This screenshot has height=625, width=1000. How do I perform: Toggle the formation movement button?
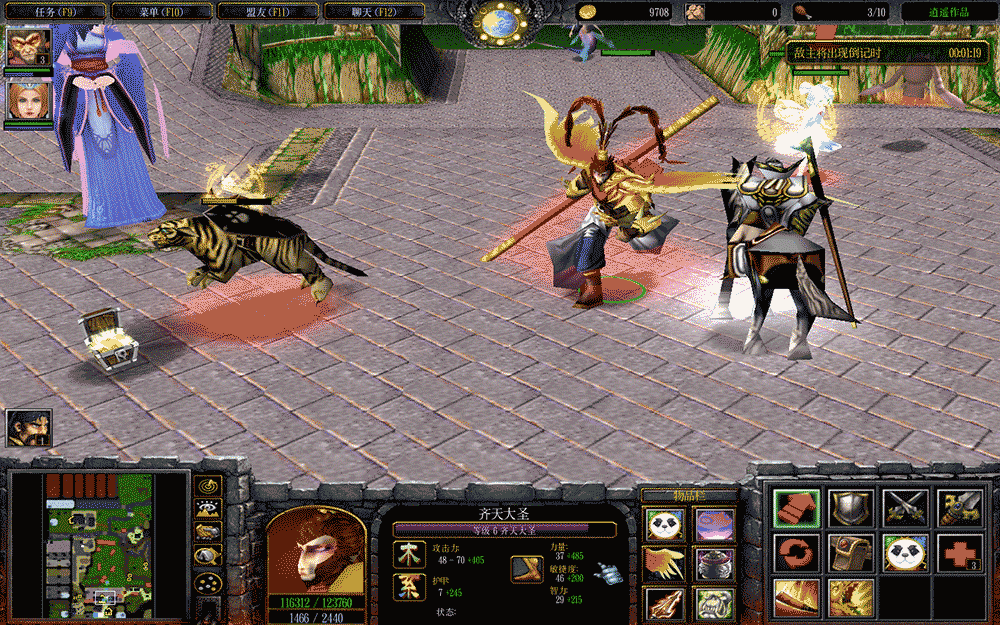click(x=208, y=580)
